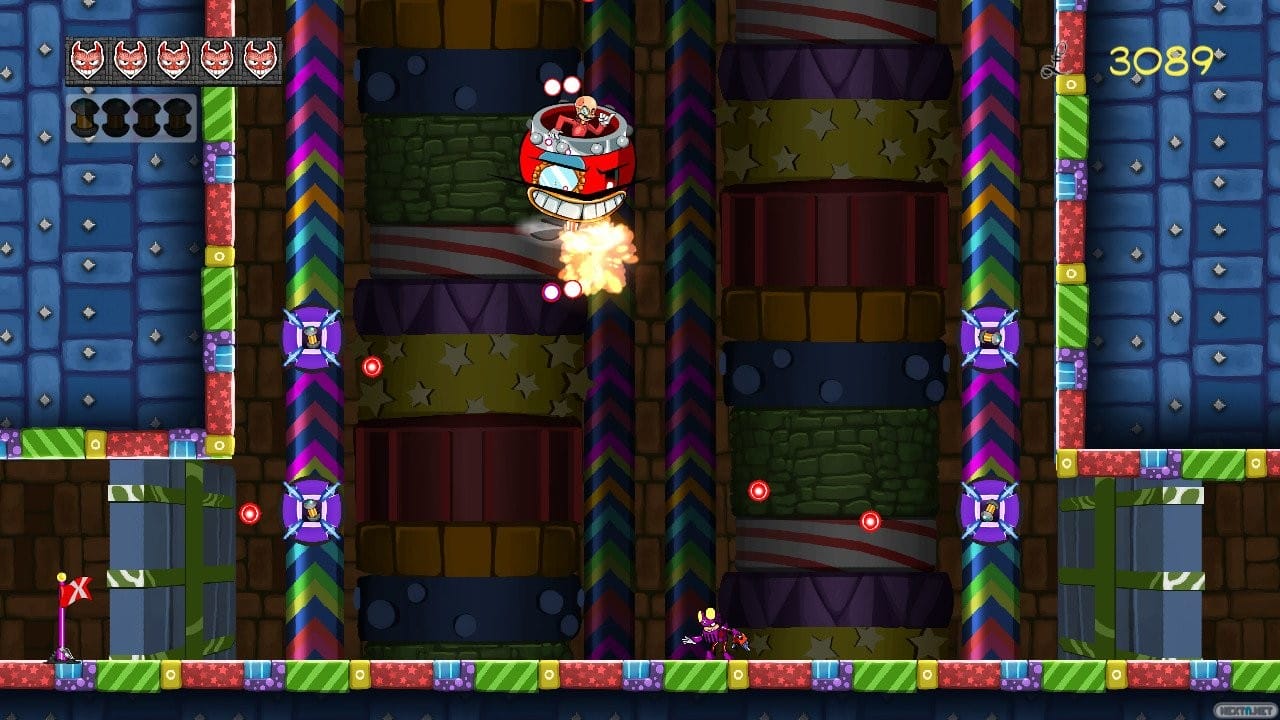Select the red orb projectile on the left
Viewport: 1280px width, 720px height.
[250, 512]
